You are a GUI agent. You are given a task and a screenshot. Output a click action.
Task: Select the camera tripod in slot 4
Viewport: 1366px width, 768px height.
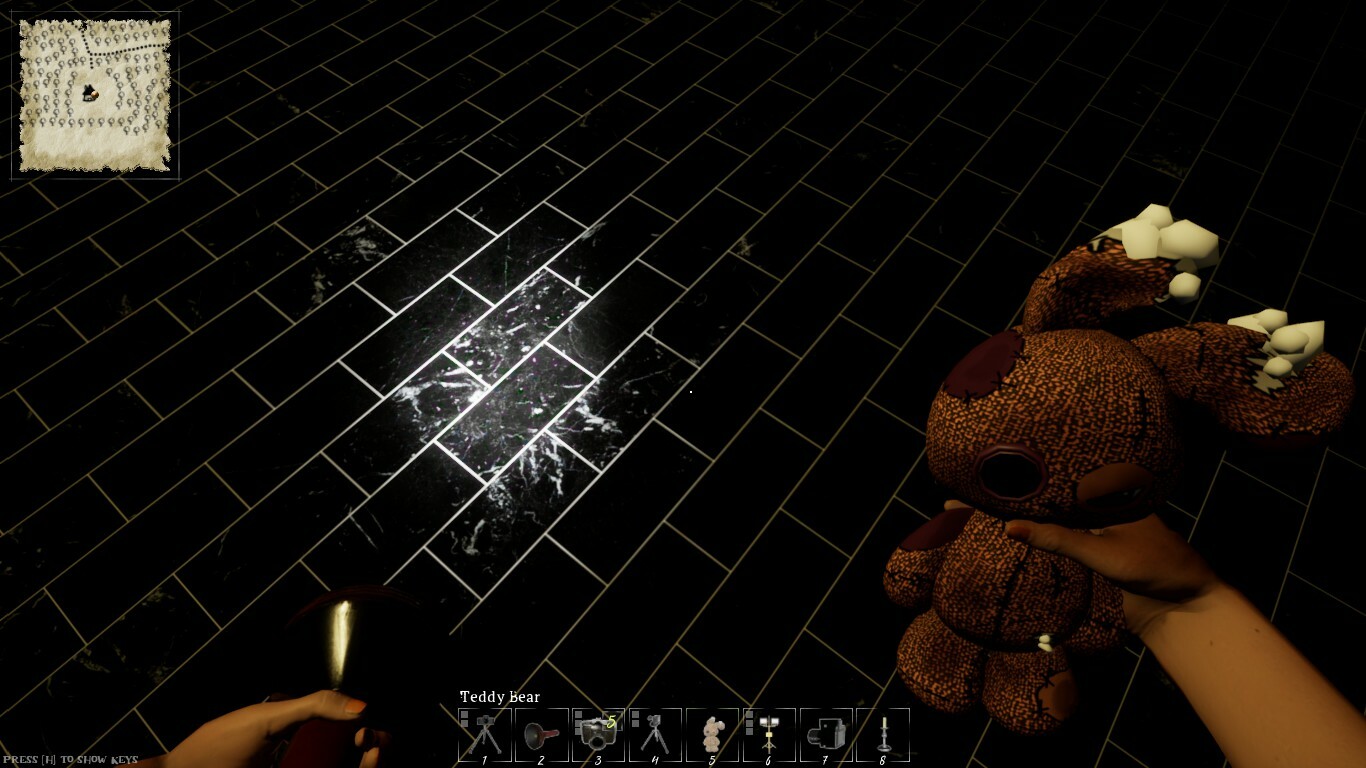pyautogui.click(x=655, y=733)
